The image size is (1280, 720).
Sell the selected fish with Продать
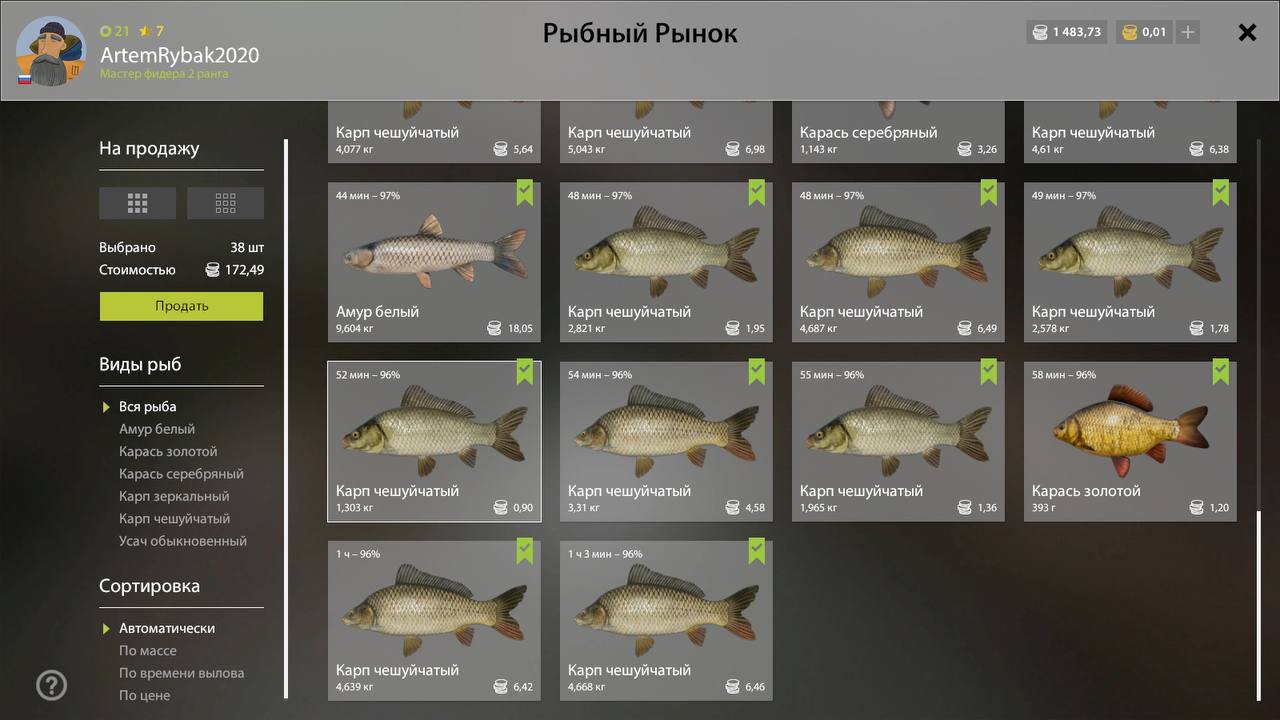click(181, 306)
